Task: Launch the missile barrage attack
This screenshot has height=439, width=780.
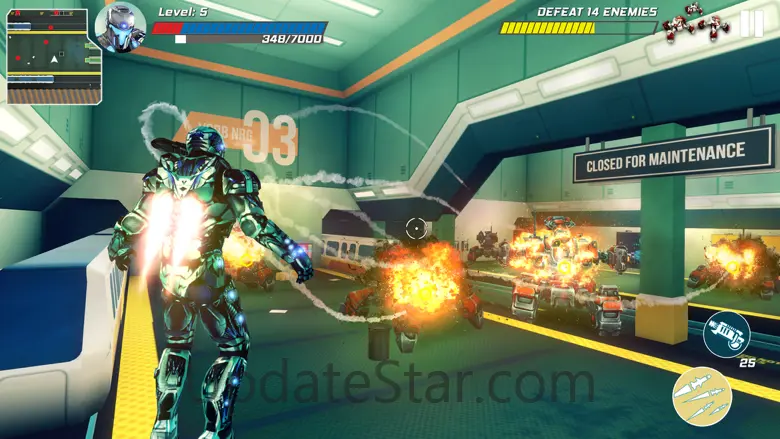Action: pos(702,396)
